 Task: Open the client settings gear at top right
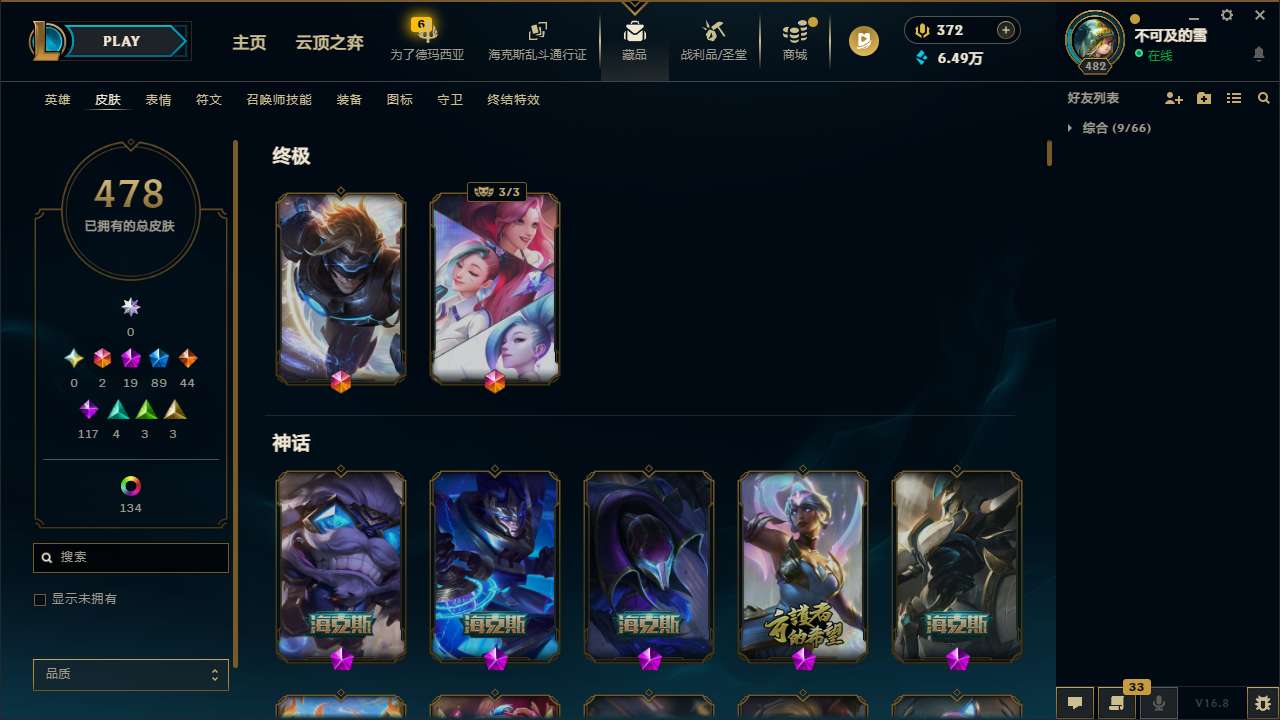pyautogui.click(x=1226, y=15)
